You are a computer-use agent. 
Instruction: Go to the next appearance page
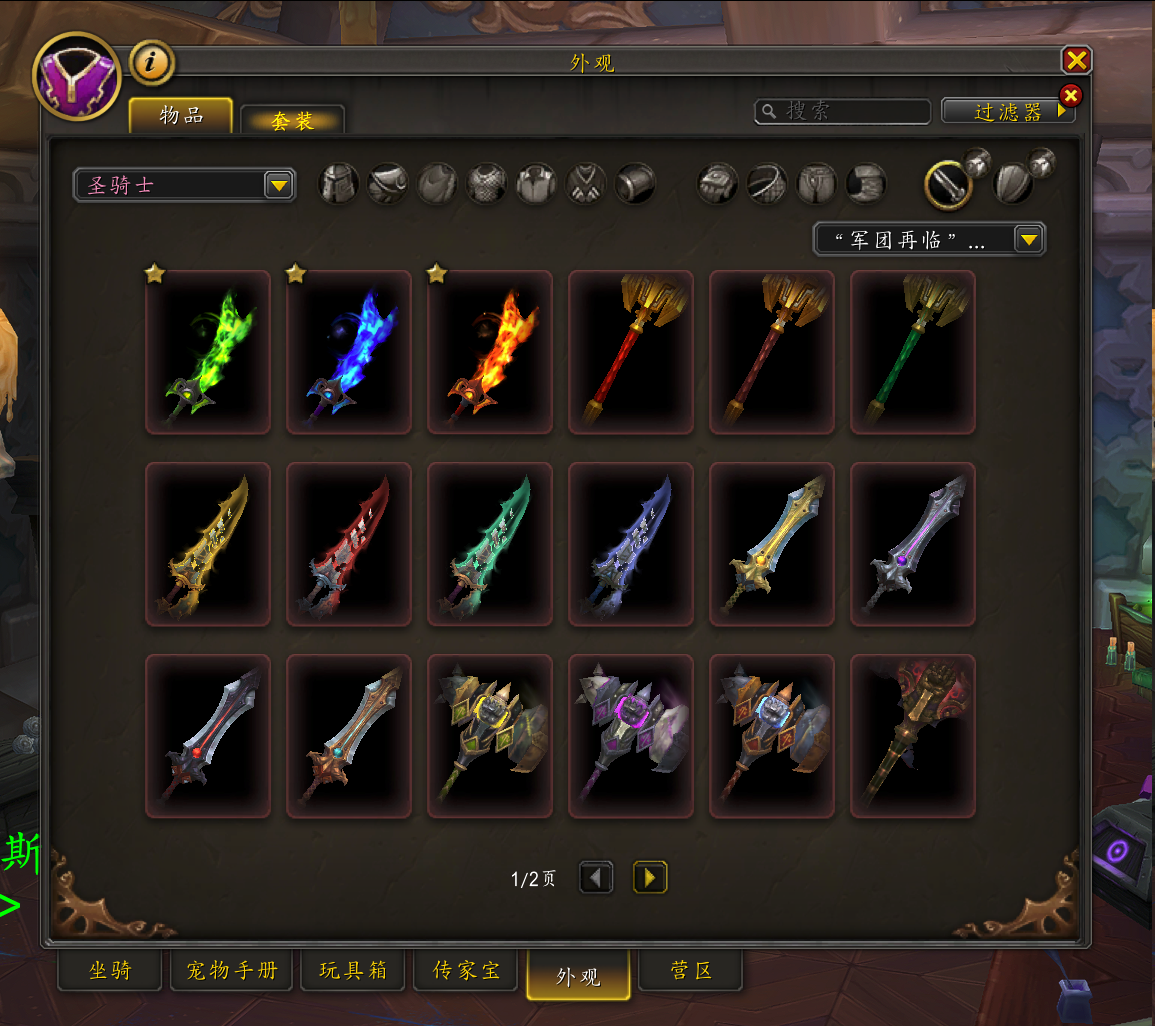click(x=649, y=878)
